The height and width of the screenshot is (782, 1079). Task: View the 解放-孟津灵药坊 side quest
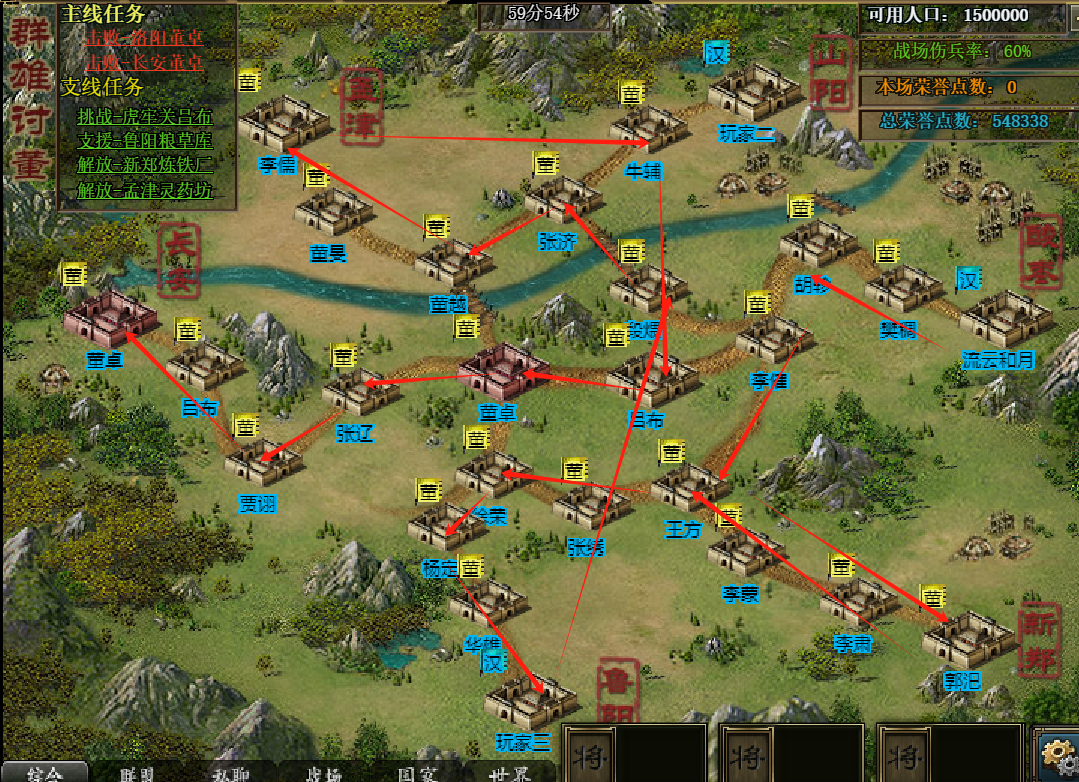[145, 188]
